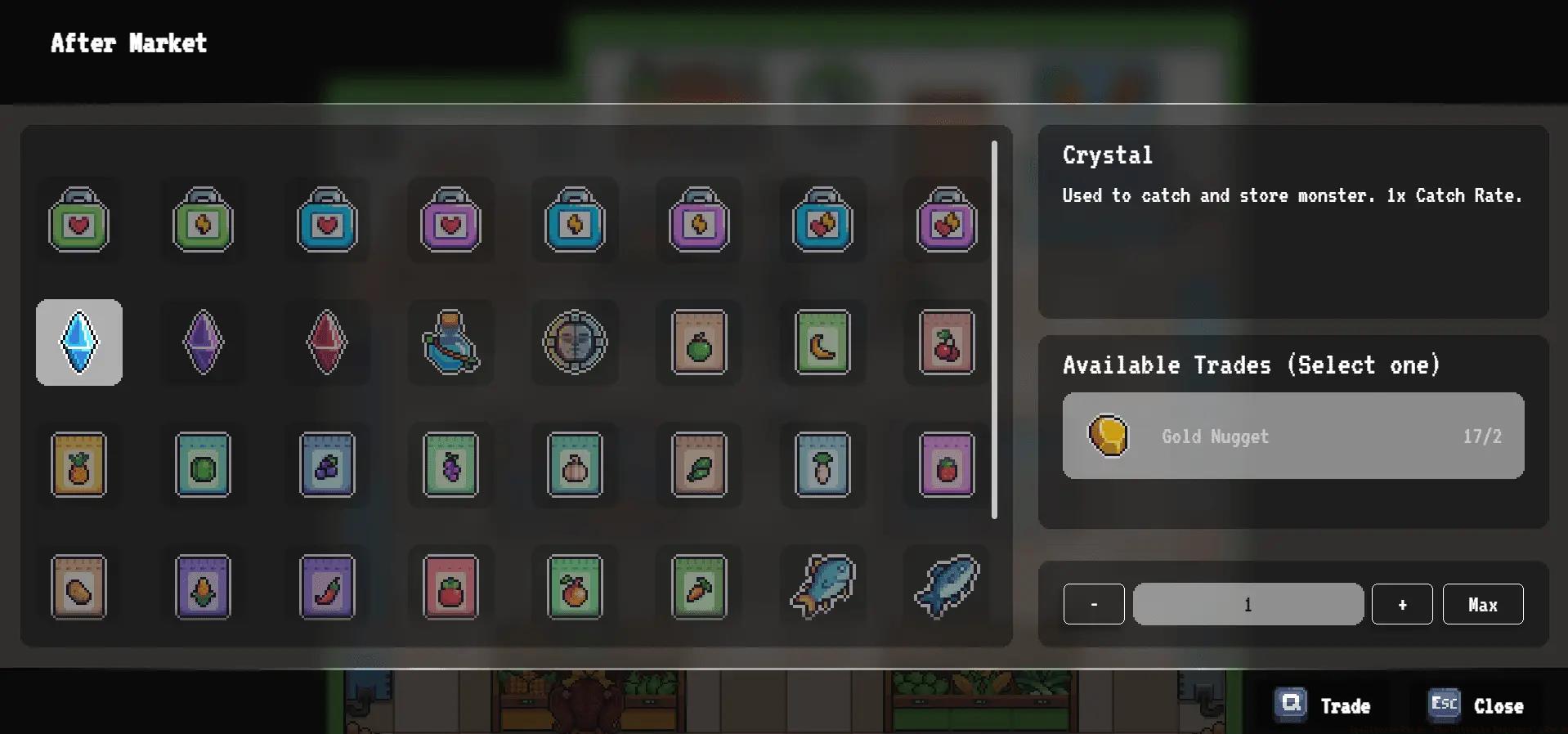The image size is (1568, 734).
Task: Select the green apple seed packet
Action: (x=699, y=342)
